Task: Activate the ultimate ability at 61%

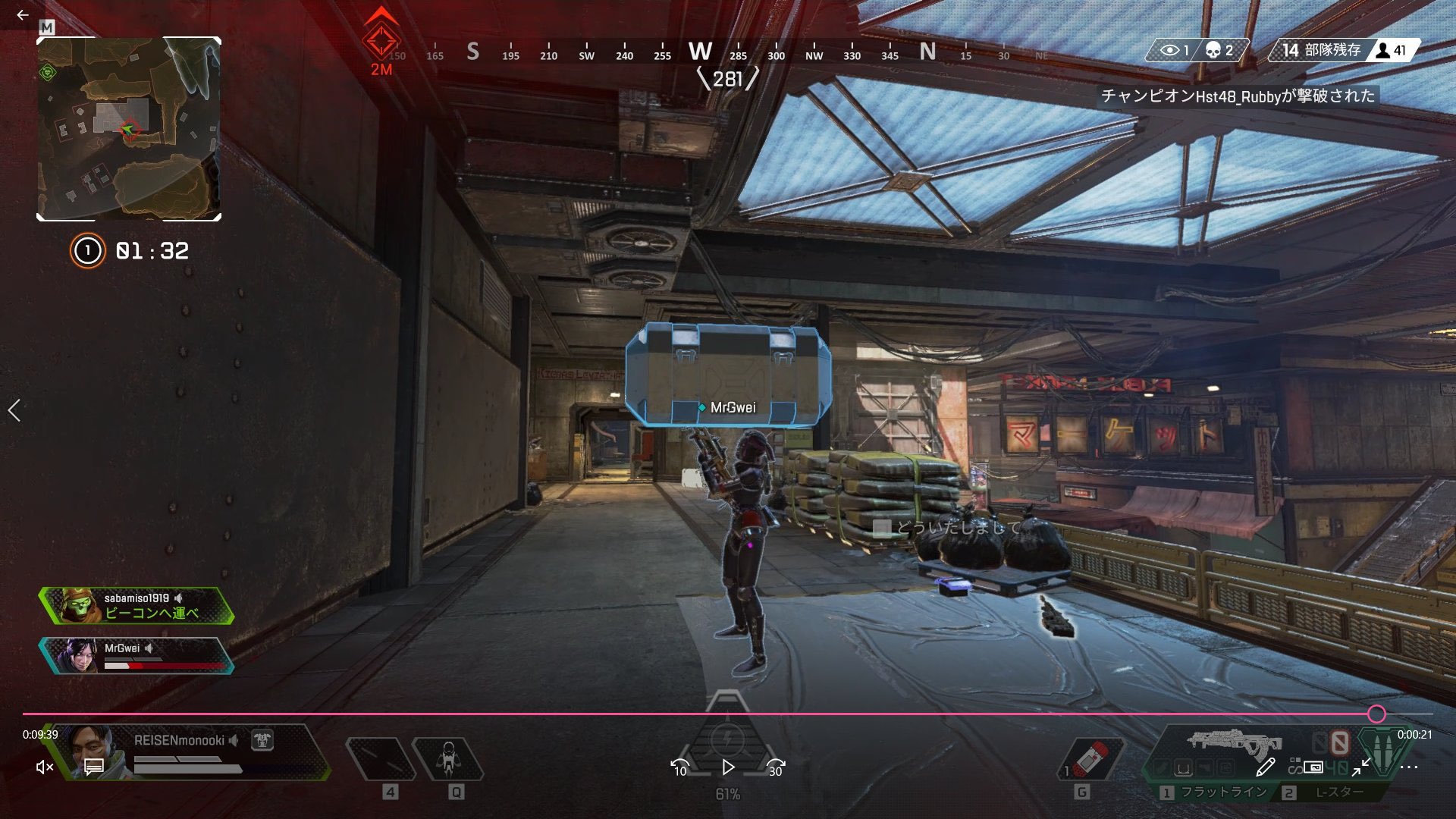Action: coord(727,739)
